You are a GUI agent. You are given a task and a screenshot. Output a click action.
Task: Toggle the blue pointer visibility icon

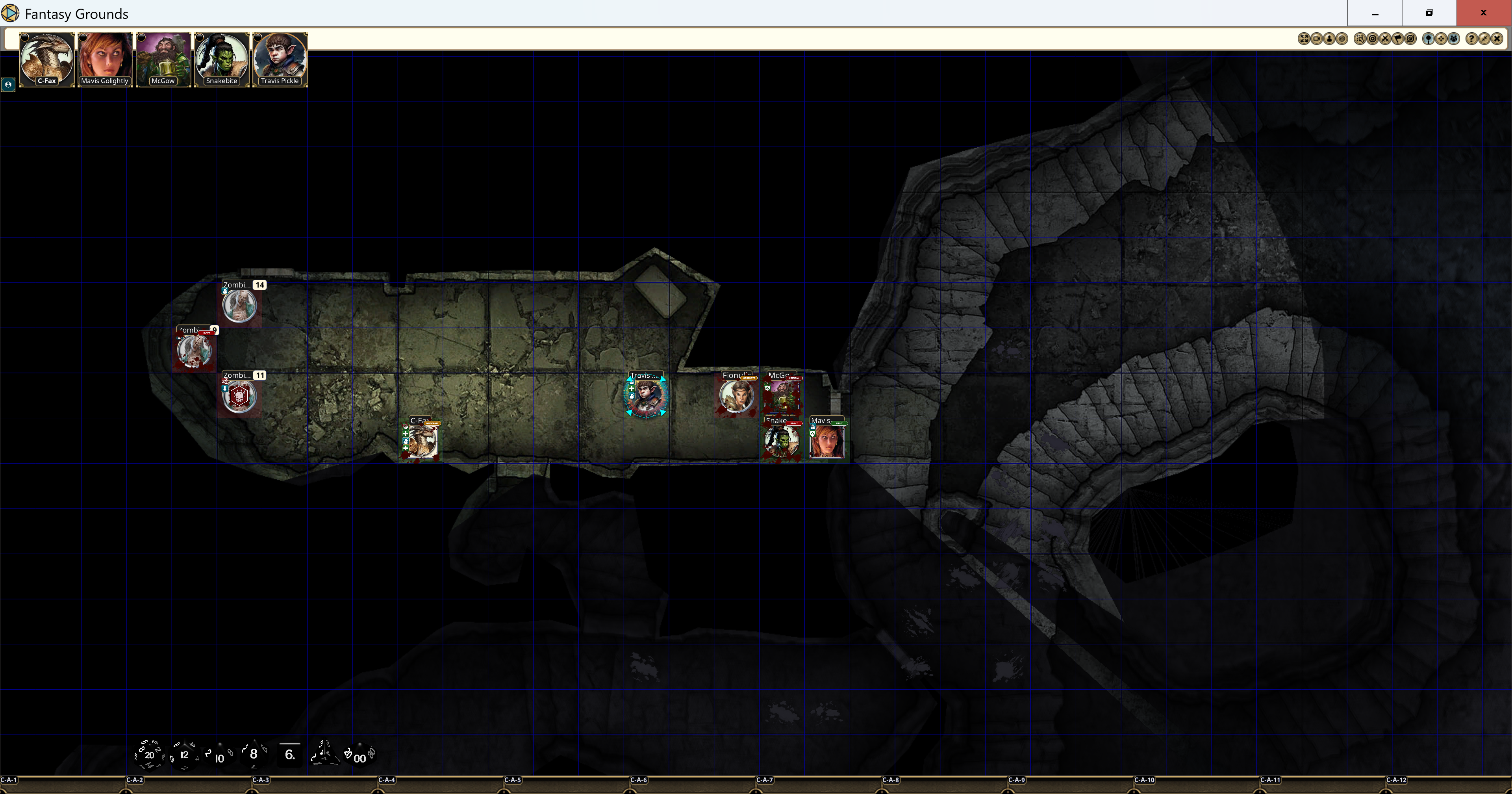click(1429, 39)
